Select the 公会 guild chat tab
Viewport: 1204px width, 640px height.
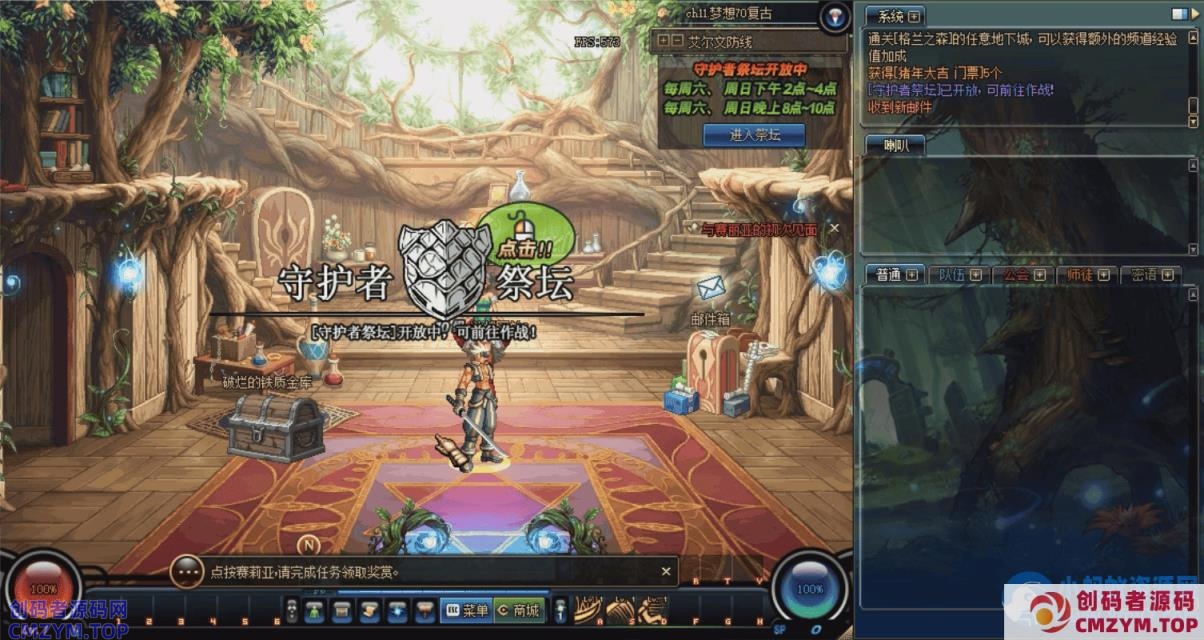click(1022, 275)
